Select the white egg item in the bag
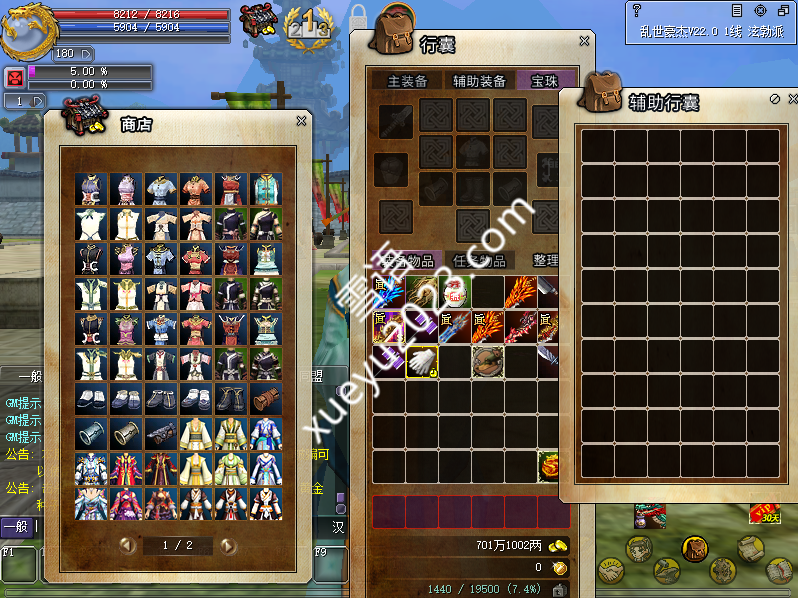 point(454,292)
